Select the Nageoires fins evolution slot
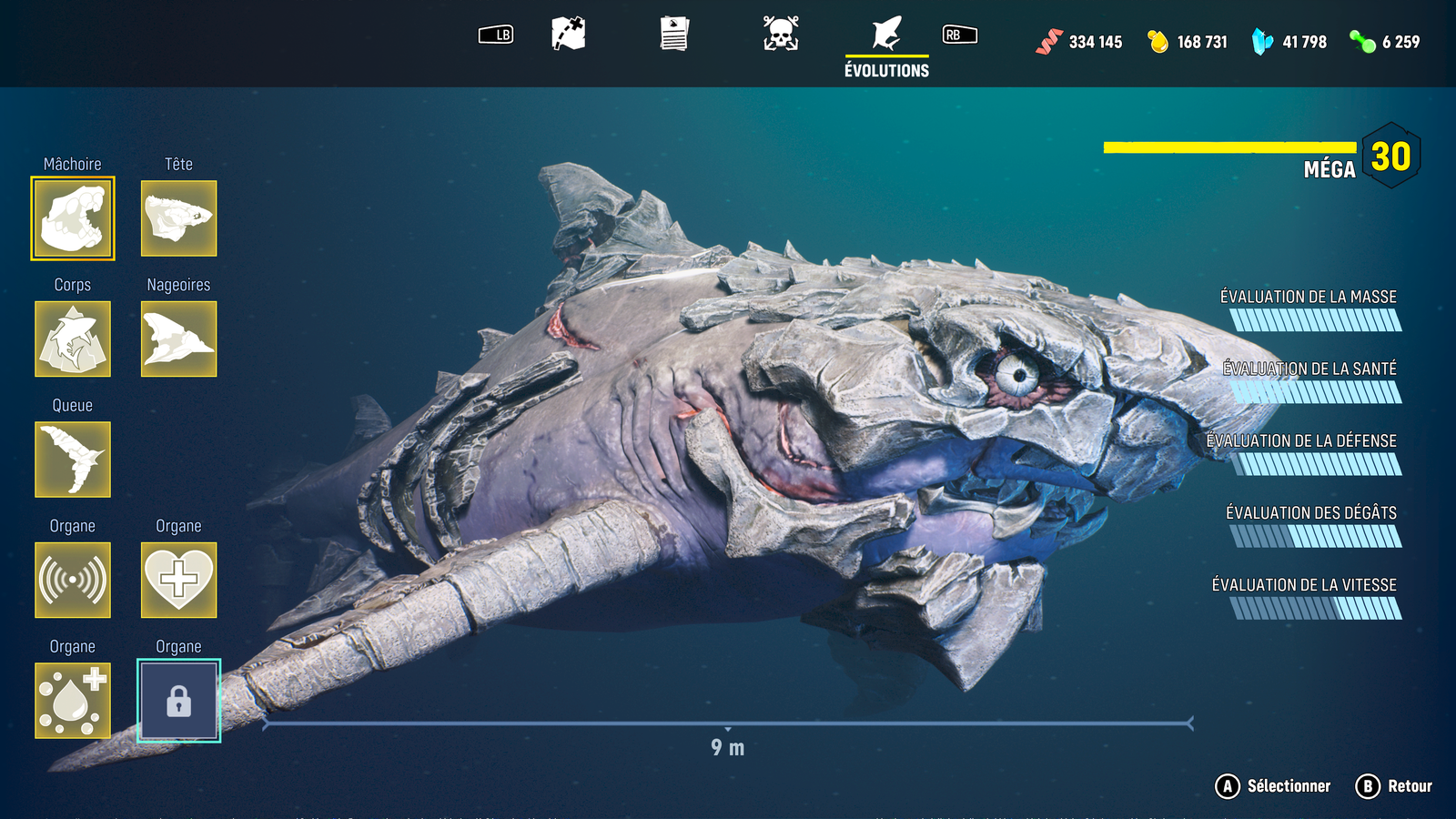 pyautogui.click(x=178, y=339)
